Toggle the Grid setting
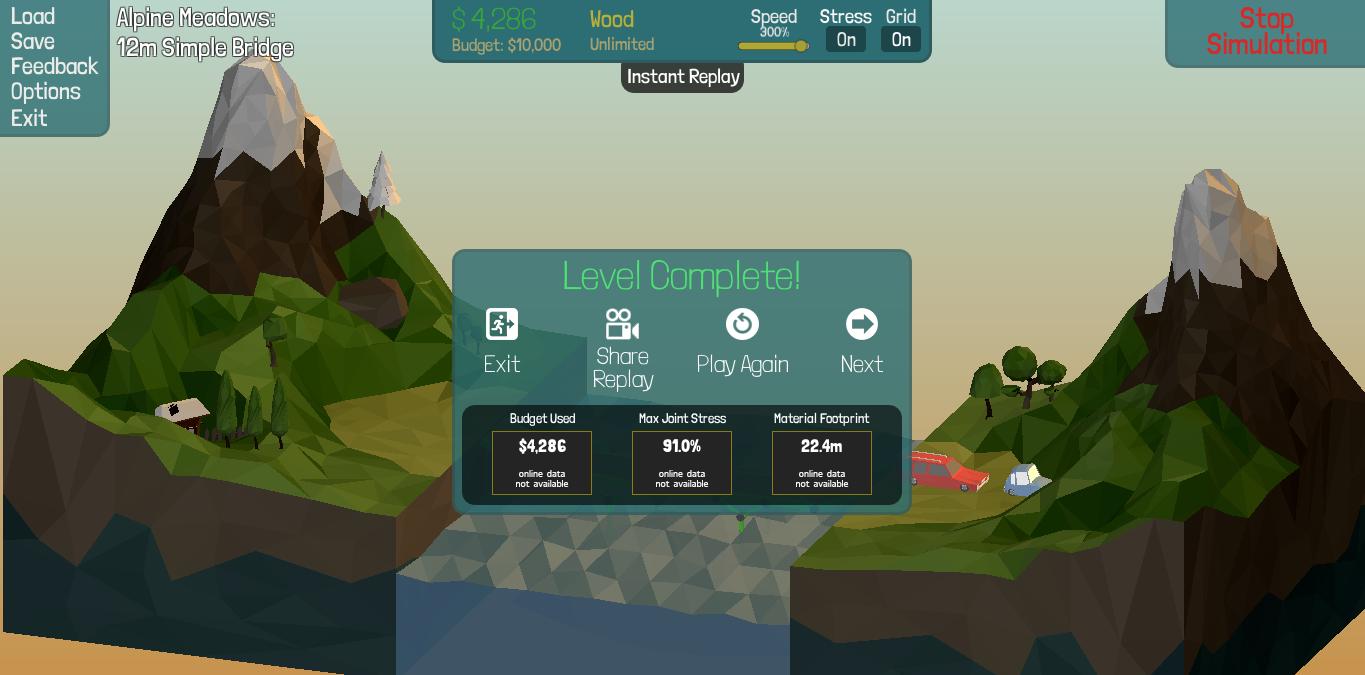This screenshot has width=1365, height=675. pyautogui.click(x=901, y=40)
